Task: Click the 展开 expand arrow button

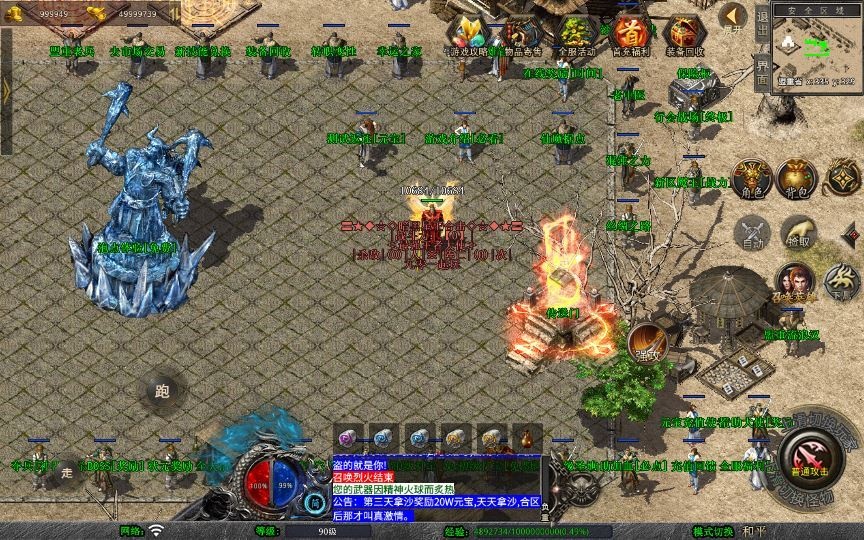Action: 734,17
